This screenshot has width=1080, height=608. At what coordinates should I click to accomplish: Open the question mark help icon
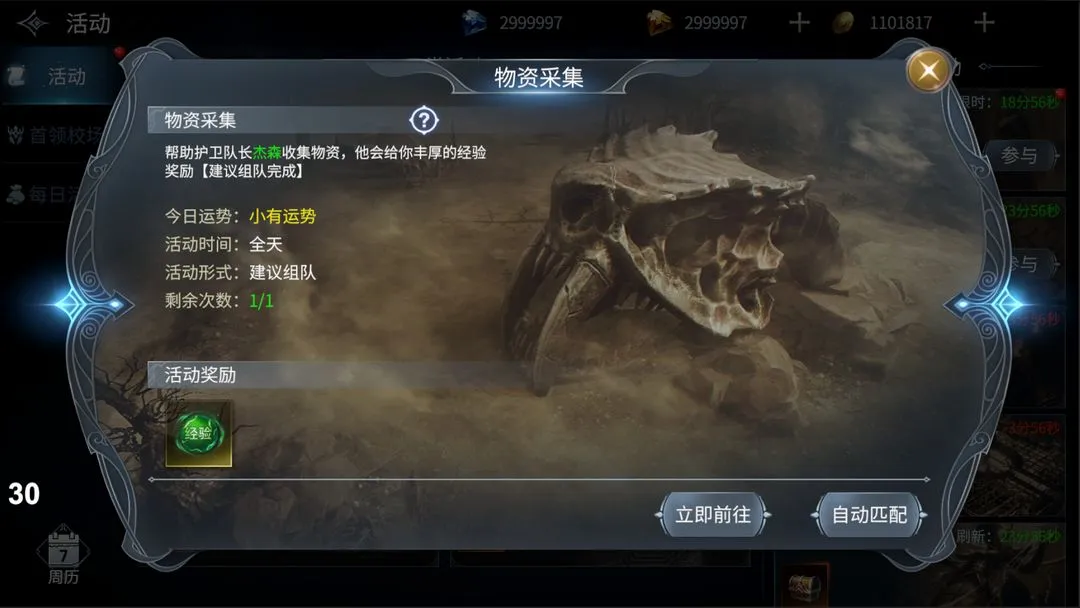pos(424,121)
